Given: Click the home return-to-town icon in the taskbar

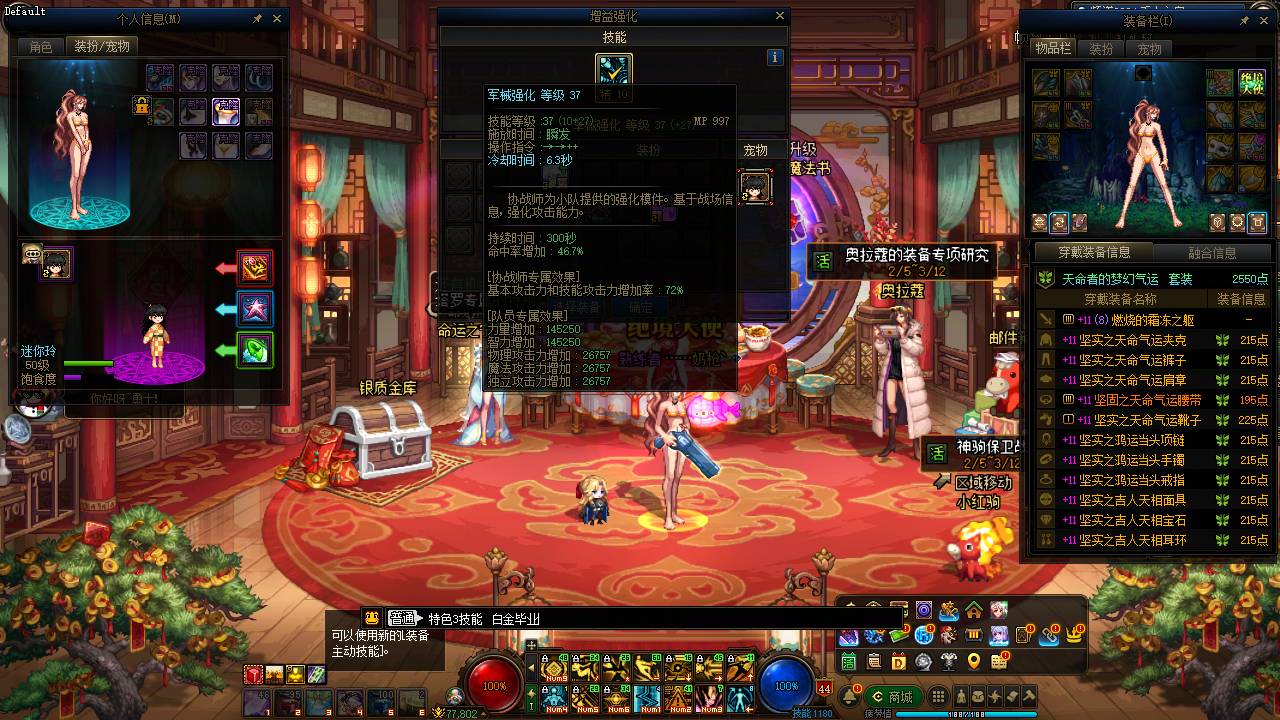Looking at the screenshot, I should pyautogui.click(x=973, y=609).
